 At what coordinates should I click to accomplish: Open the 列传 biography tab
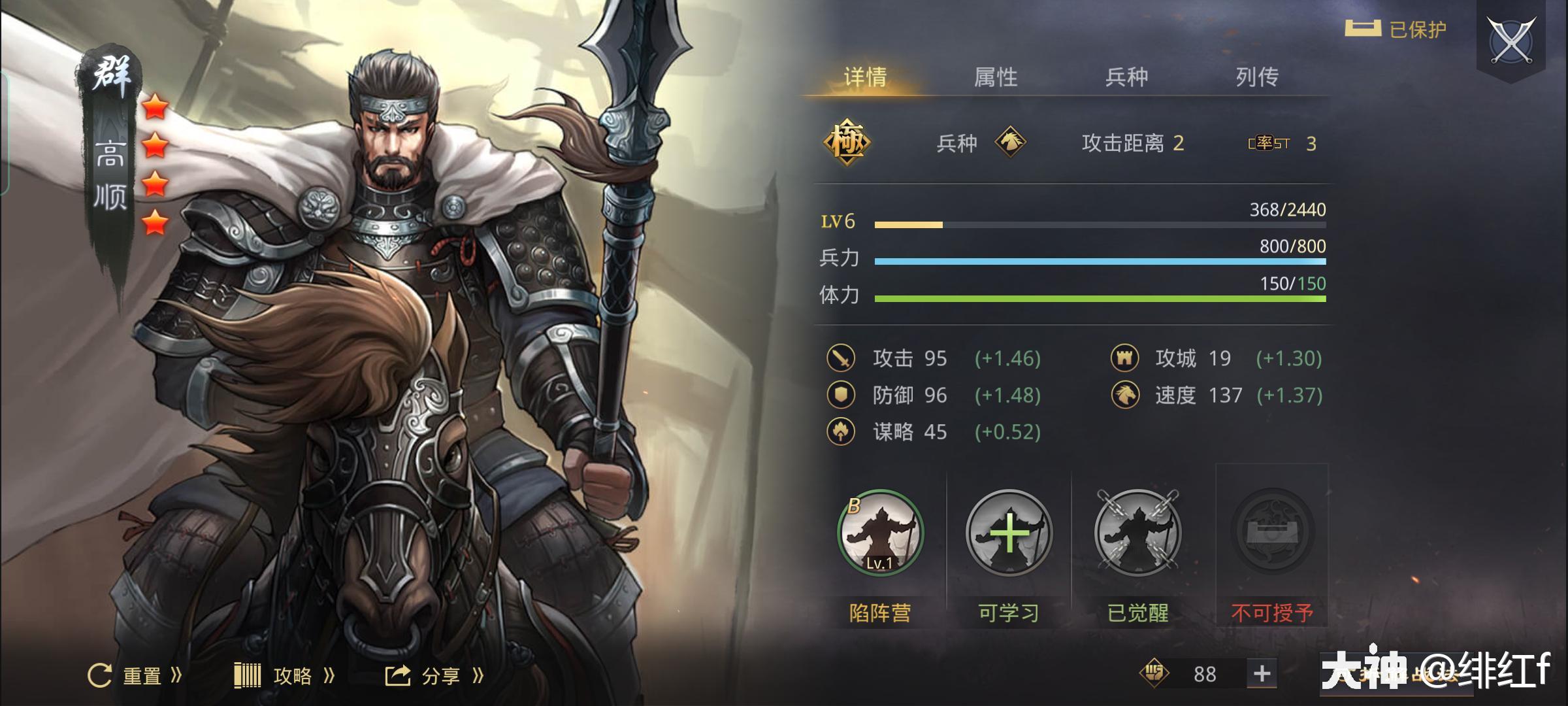1256,77
